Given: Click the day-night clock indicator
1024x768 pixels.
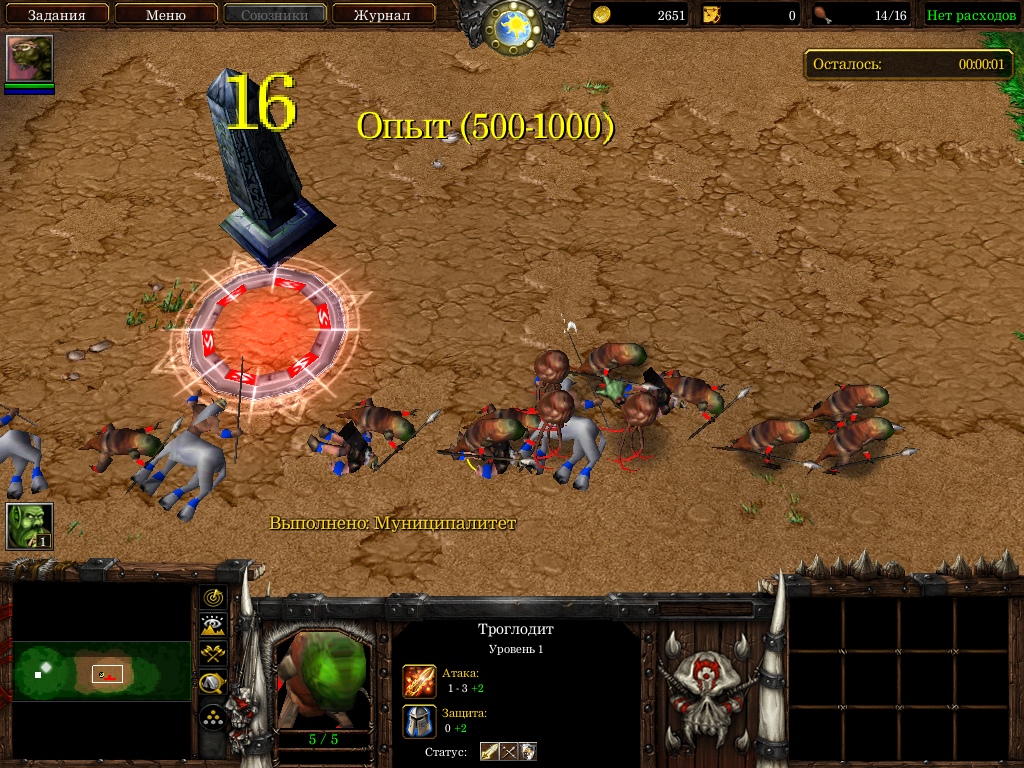Looking at the screenshot, I should click(x=511, y=26).
